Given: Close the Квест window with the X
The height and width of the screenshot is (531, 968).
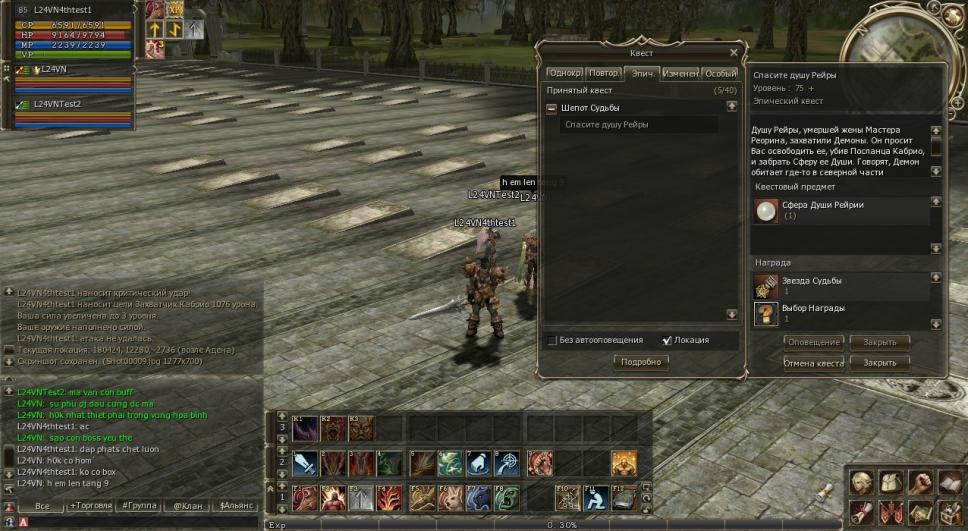Looking at the screenshot, I should 734,53.
